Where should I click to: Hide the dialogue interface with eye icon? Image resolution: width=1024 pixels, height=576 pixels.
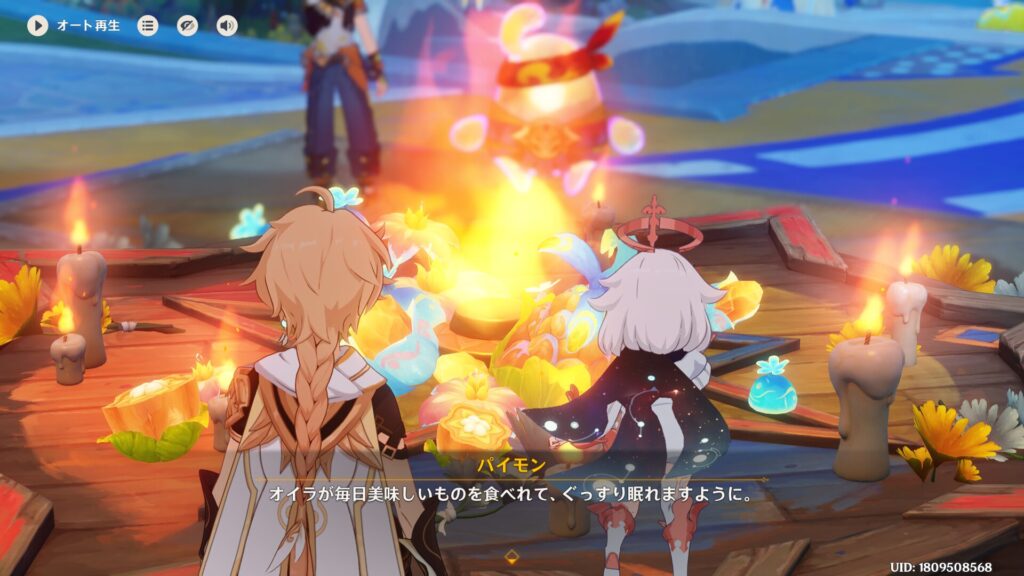(188, 25)
